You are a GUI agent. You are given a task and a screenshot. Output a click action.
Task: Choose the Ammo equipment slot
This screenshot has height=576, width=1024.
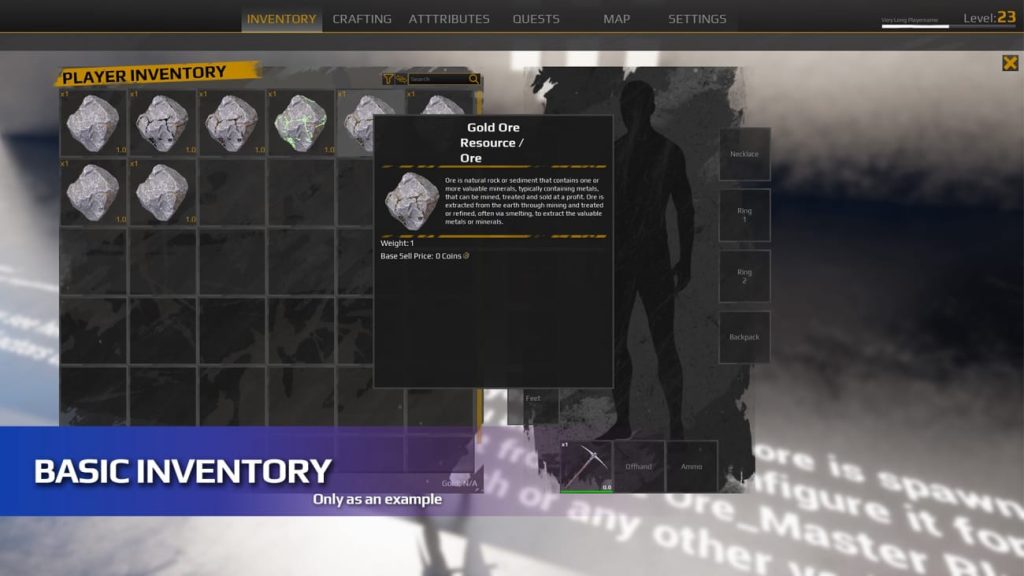[692, 467]
